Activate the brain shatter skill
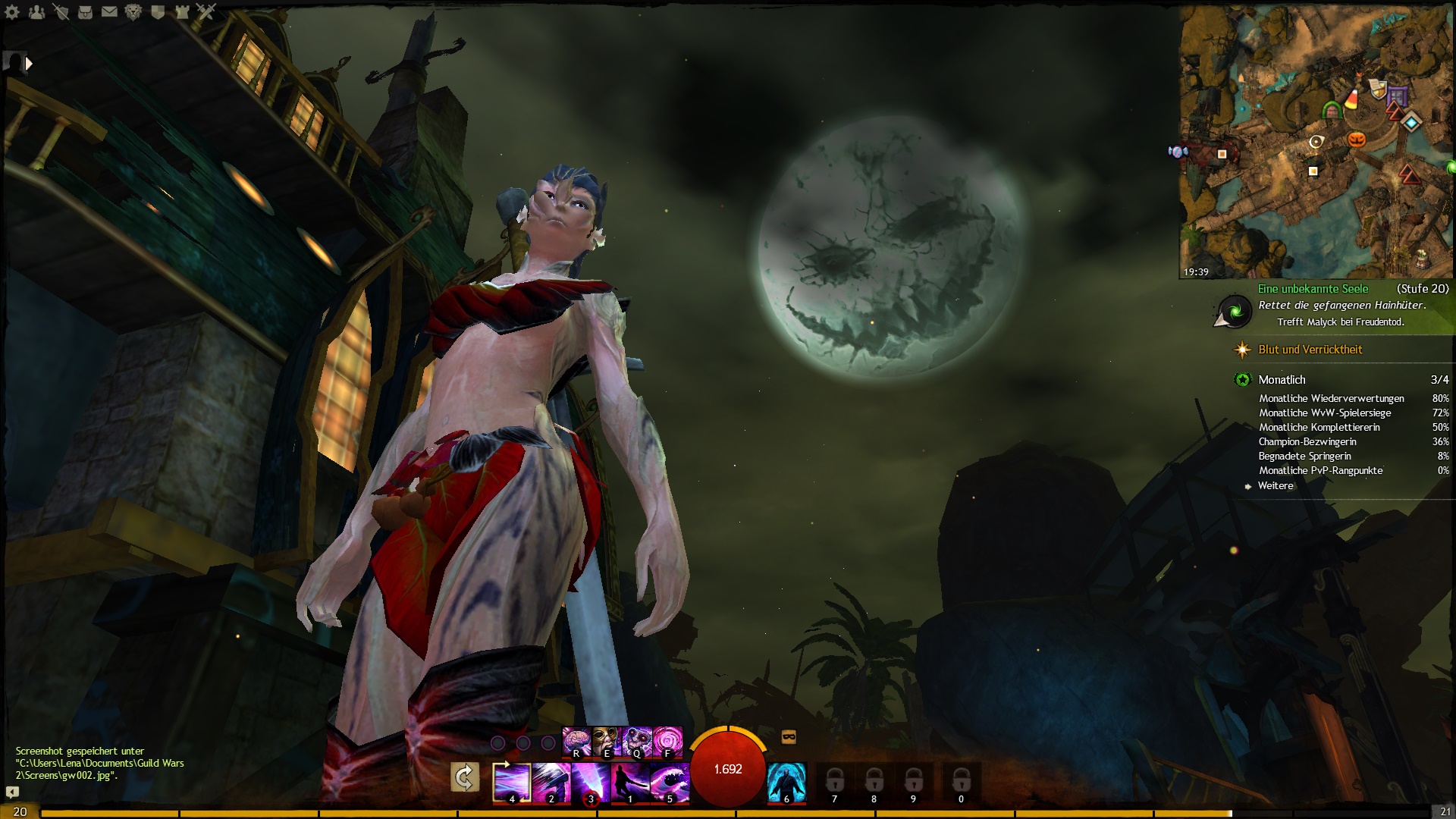This screenshot has height=819, width=1456. click(576, 742)
